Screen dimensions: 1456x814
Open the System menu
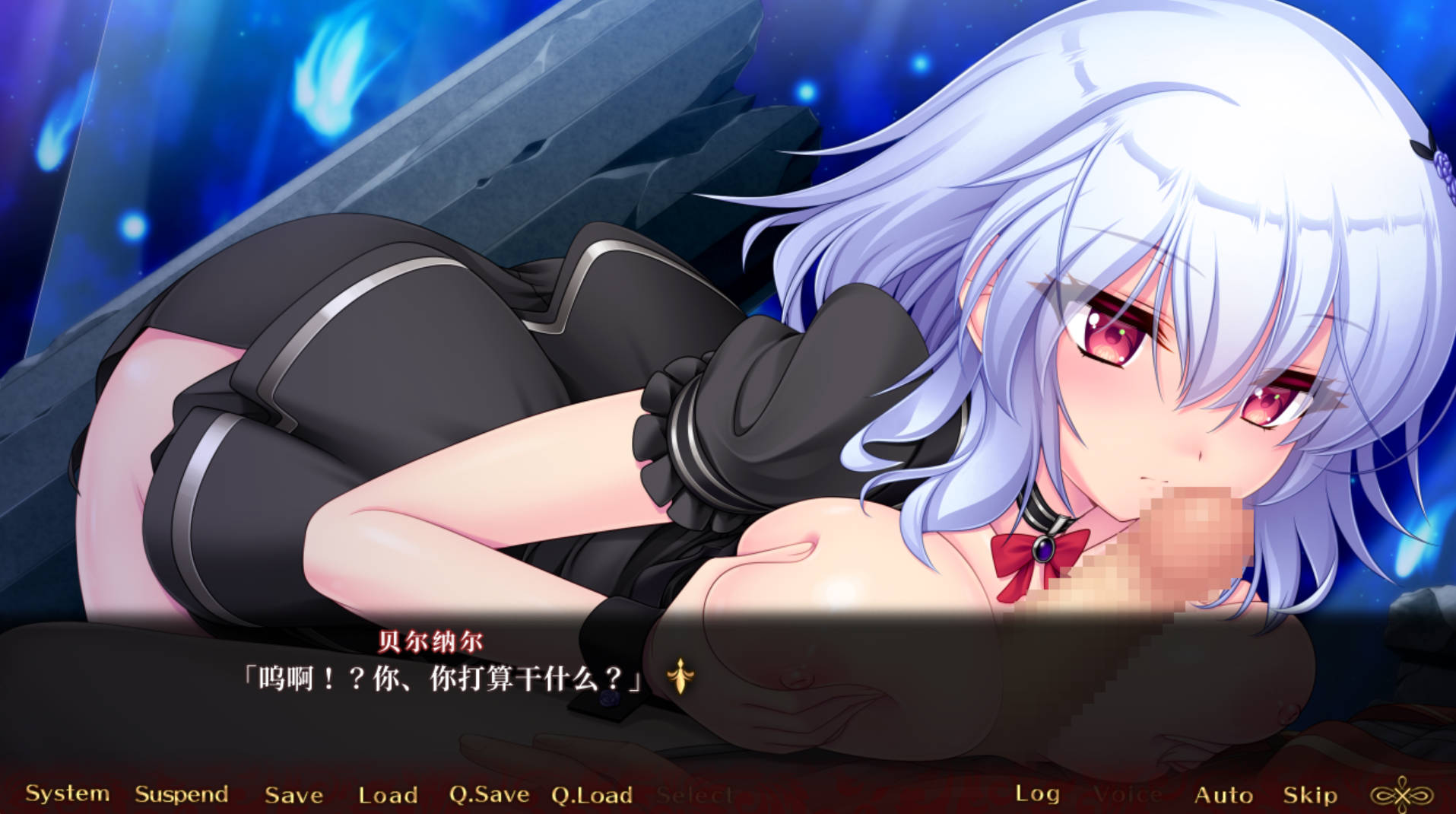(67, 793)
